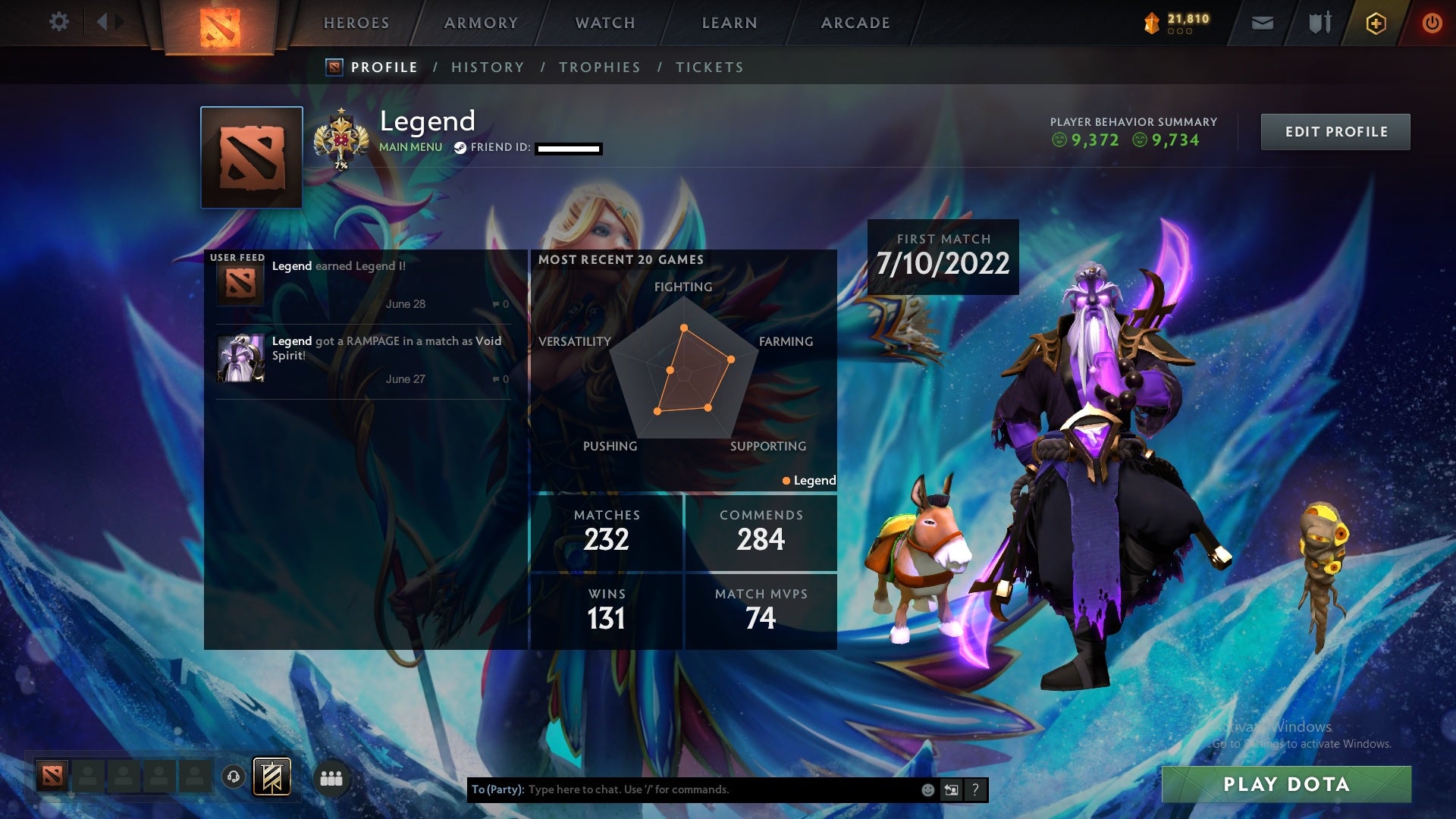The image size is (1456, 819).
Task: Switch to the HISTORY tab
Action: (488, 67)
